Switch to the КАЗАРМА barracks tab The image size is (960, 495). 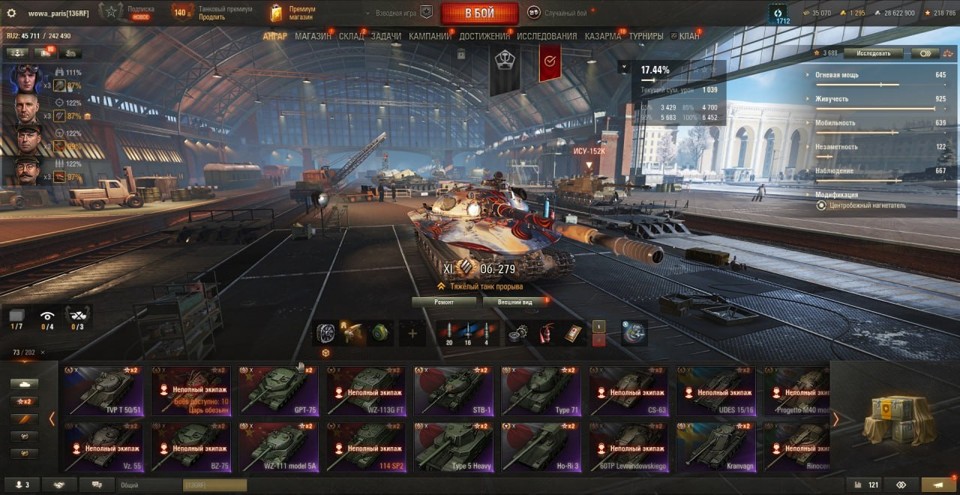(603, 36)
